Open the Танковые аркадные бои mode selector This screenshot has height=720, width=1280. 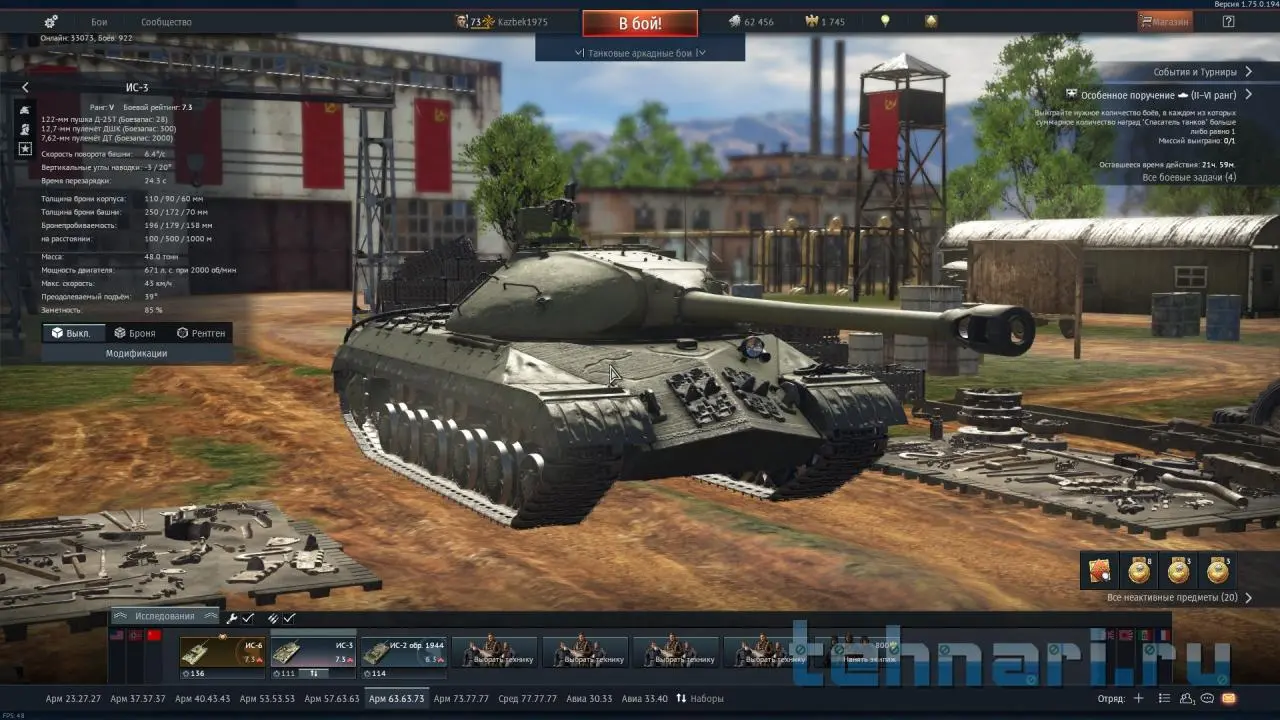640,53
